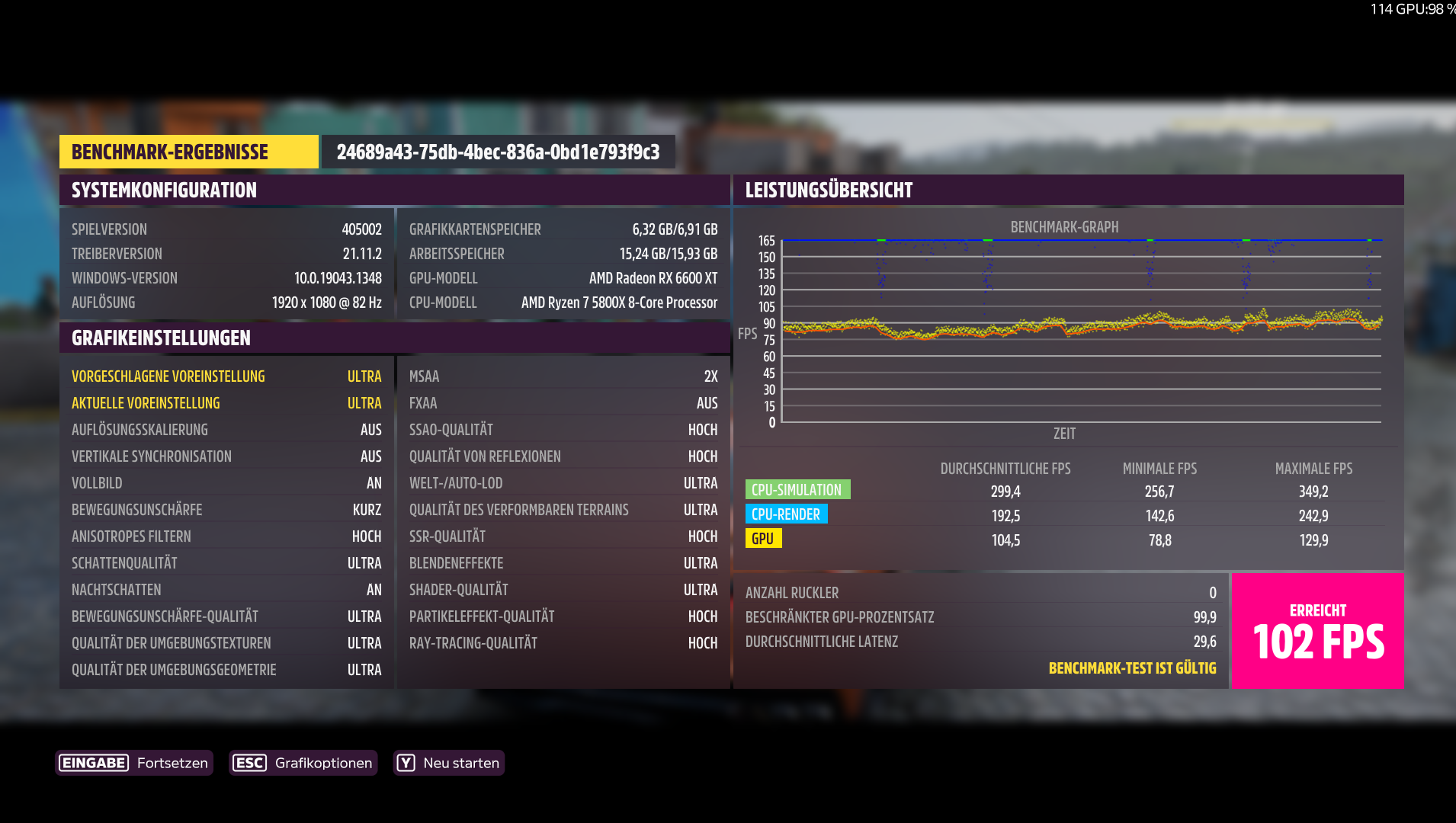The image size is (1456, 823).
Task: Click Fortsetzen to continue
Action: pos(172,762)
